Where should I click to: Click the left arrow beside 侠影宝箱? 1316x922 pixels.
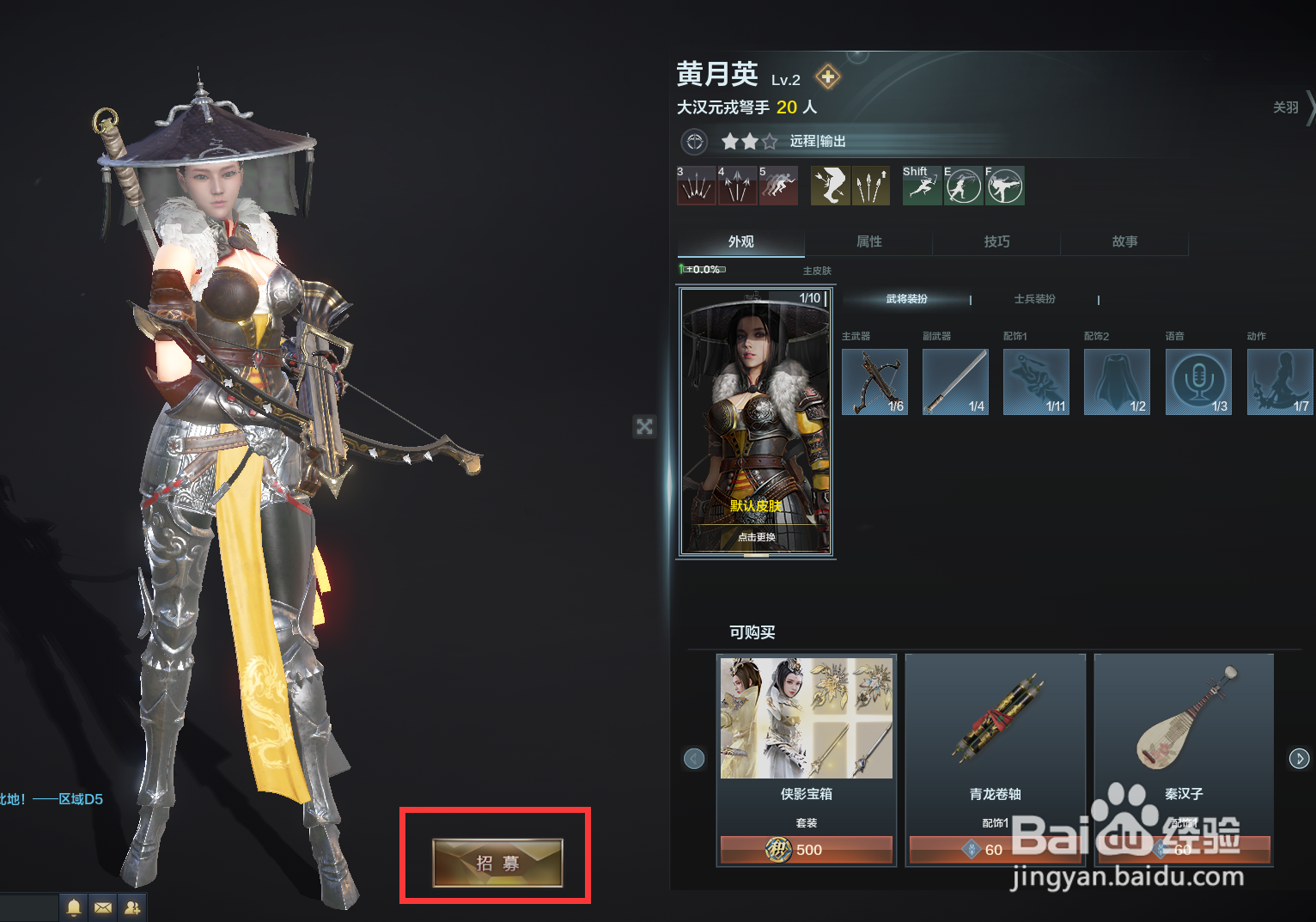coord(694,759)
